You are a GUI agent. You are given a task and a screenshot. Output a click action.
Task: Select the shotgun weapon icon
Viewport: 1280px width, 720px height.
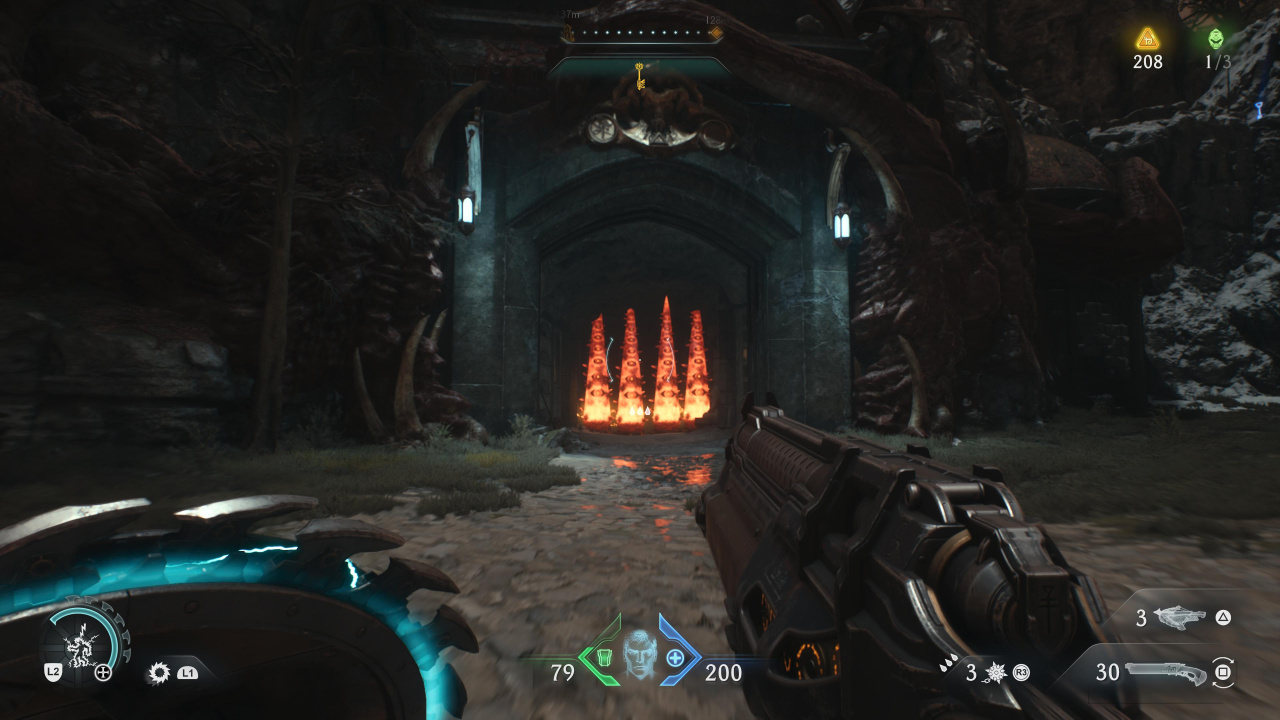click(1165, 672)
